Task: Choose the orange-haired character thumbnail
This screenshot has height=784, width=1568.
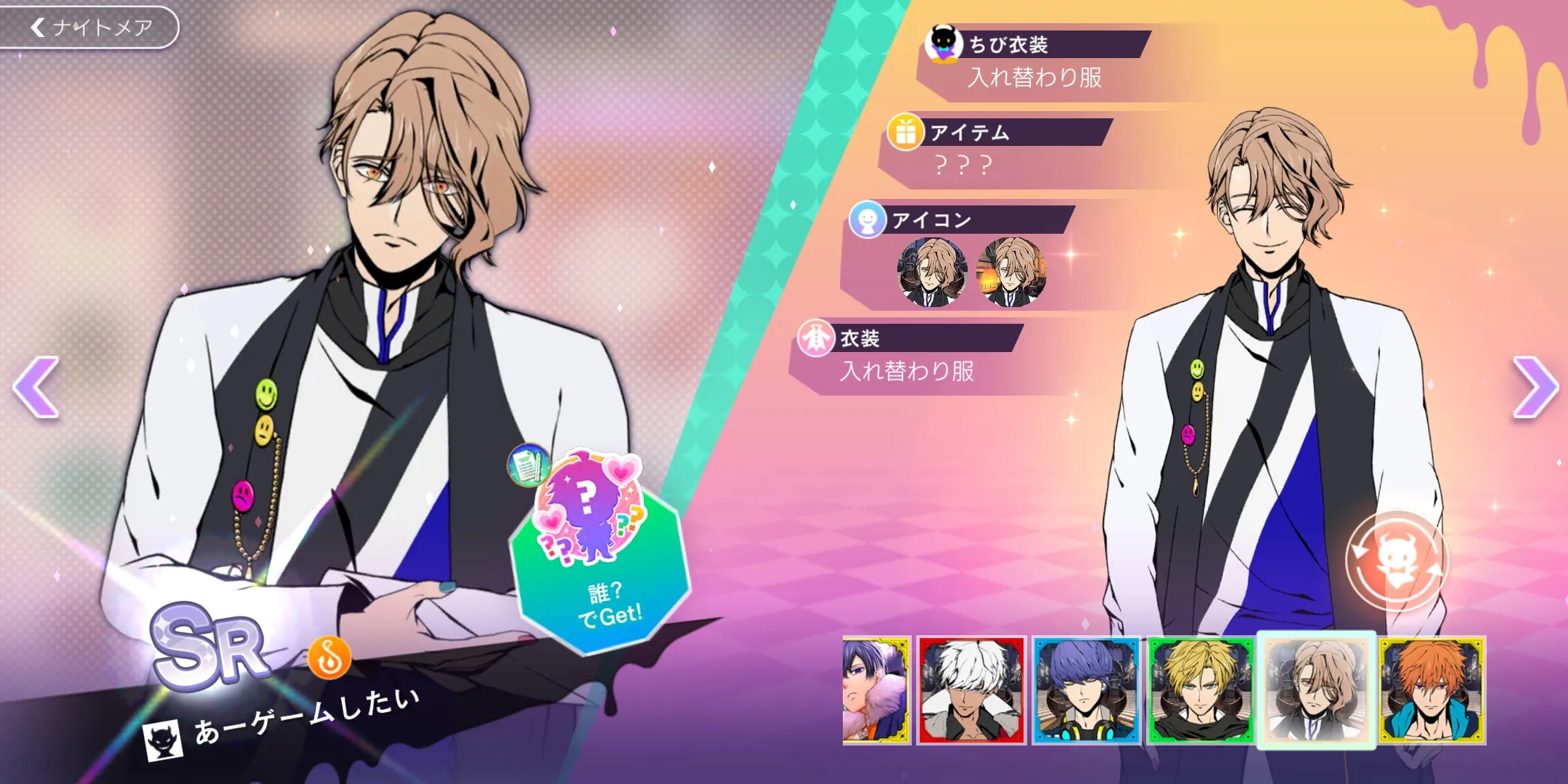Action: tap(1432, 690)
